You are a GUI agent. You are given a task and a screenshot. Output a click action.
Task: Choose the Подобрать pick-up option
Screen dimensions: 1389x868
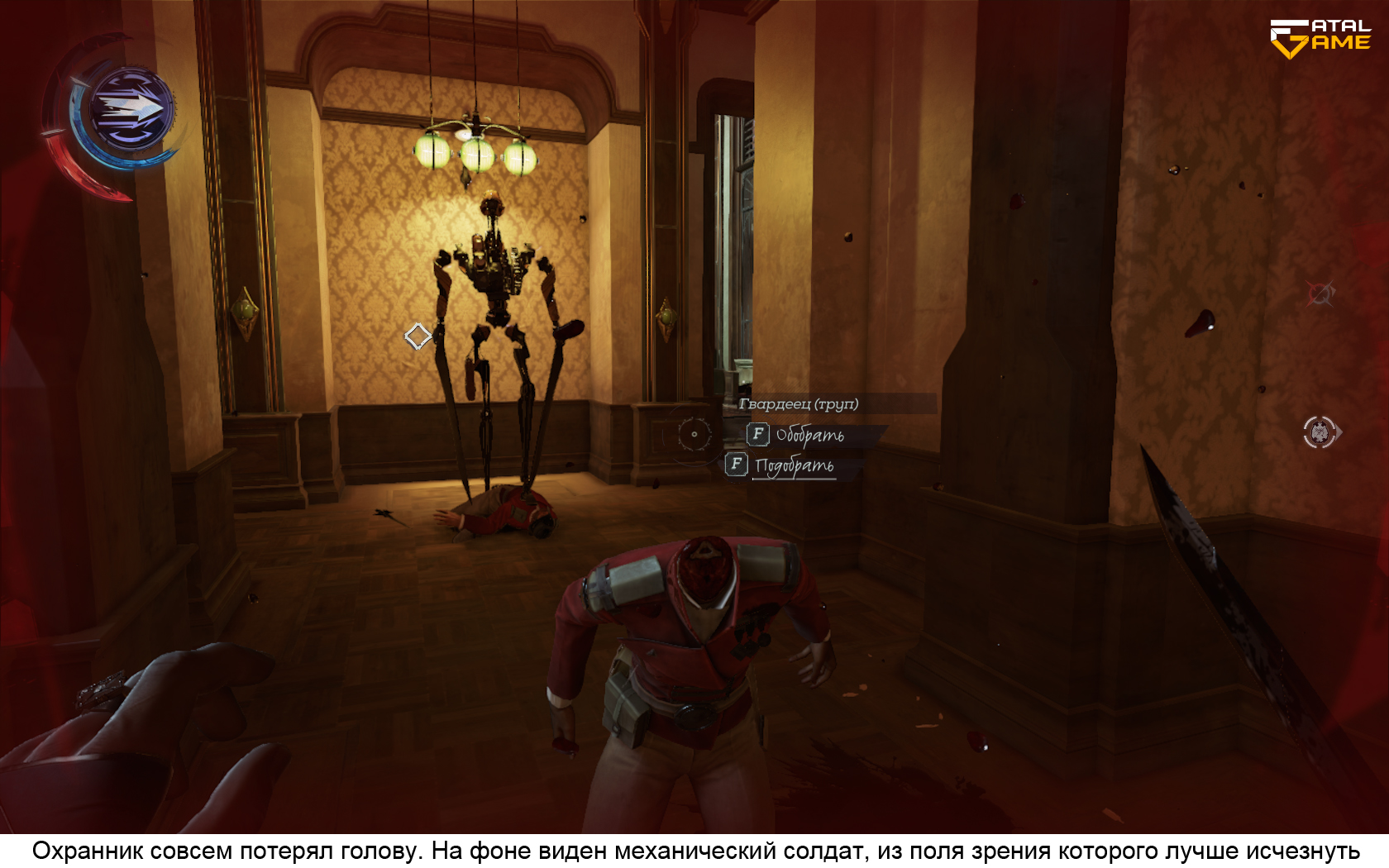[x=792, y=465]
